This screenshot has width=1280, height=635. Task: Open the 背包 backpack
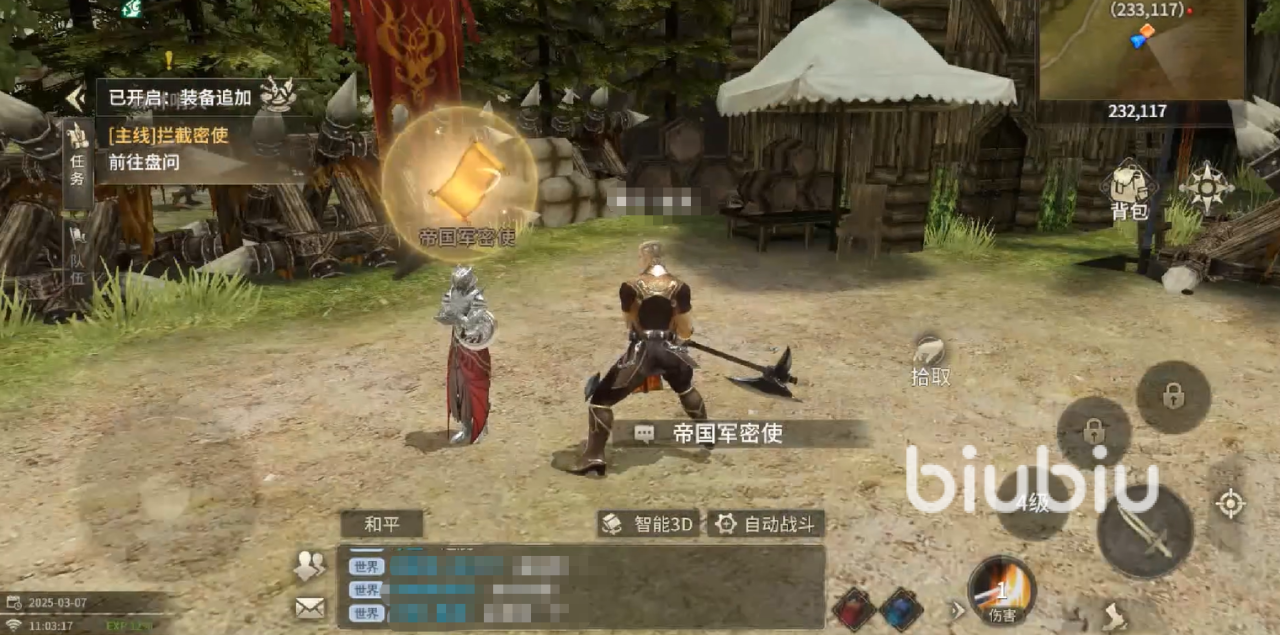1128,192
